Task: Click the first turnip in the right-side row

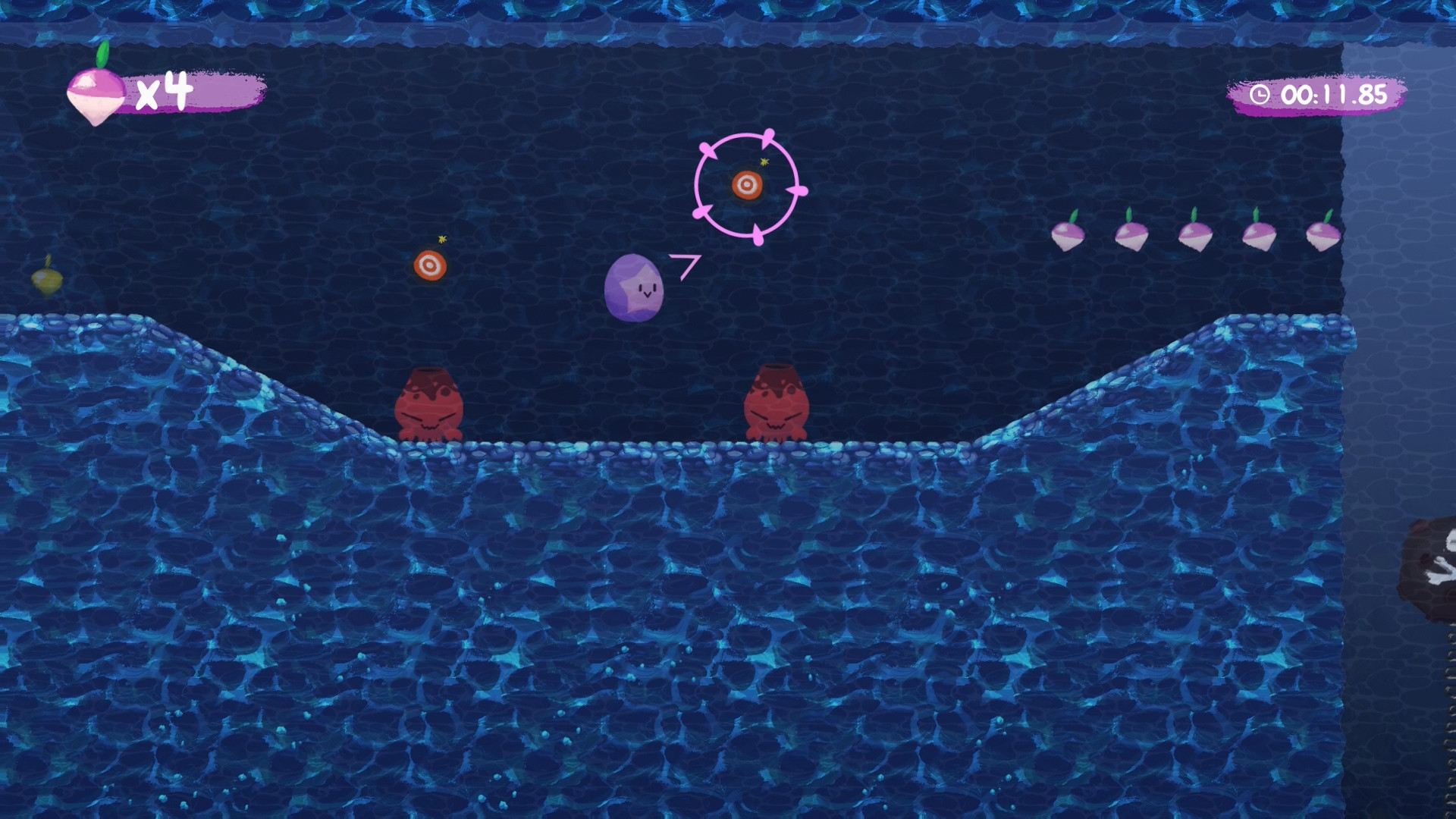Action: click(1067, 235)
